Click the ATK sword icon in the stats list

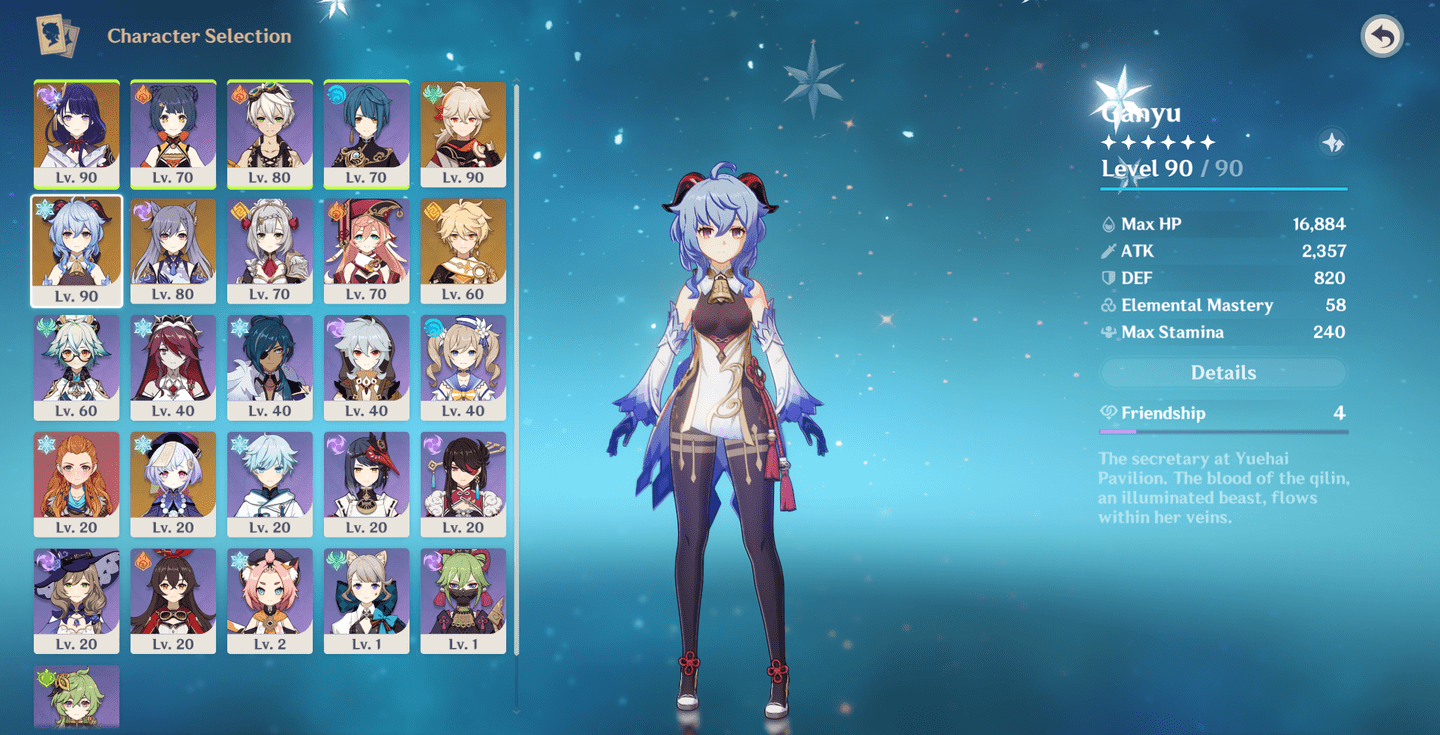tap(1108, 251)
